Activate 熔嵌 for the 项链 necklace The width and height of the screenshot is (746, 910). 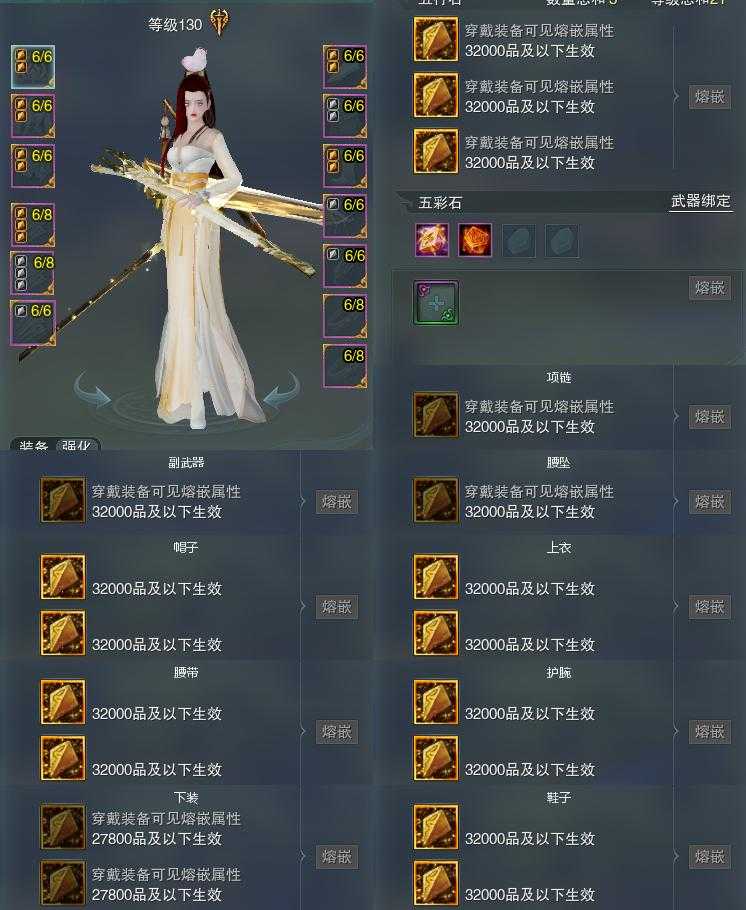[709, 416]
